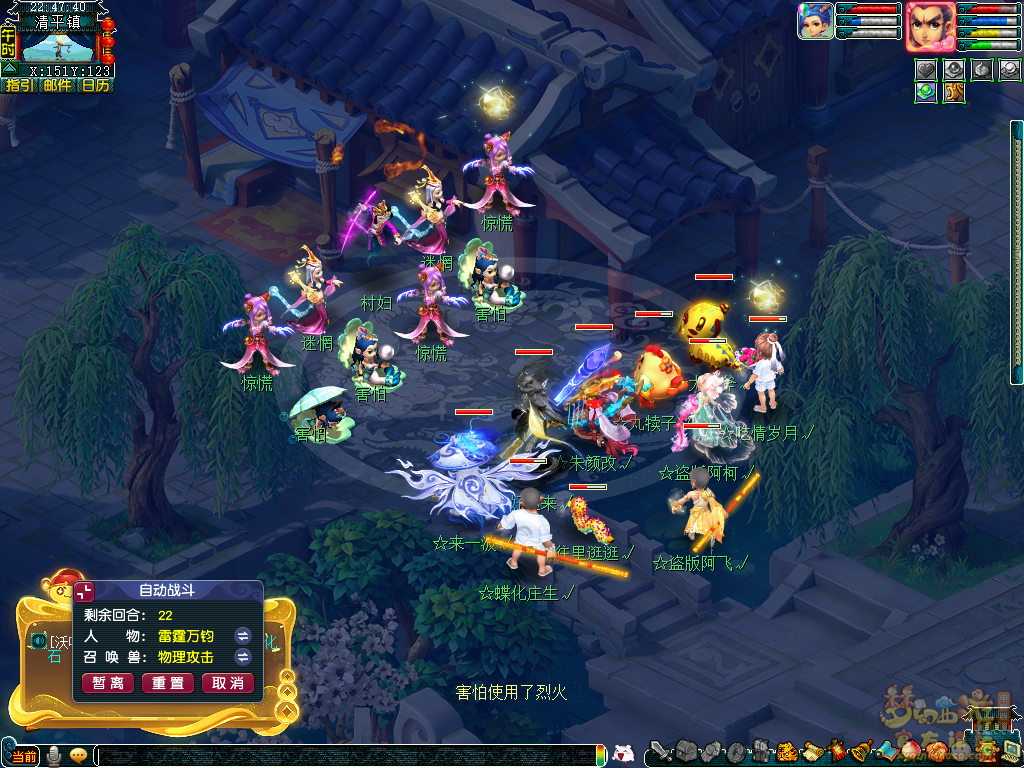This screenshot has height=768, width=1024.
Task: Switch the 召唤兽 auto-battle action
Action: [x=242, y=657]
